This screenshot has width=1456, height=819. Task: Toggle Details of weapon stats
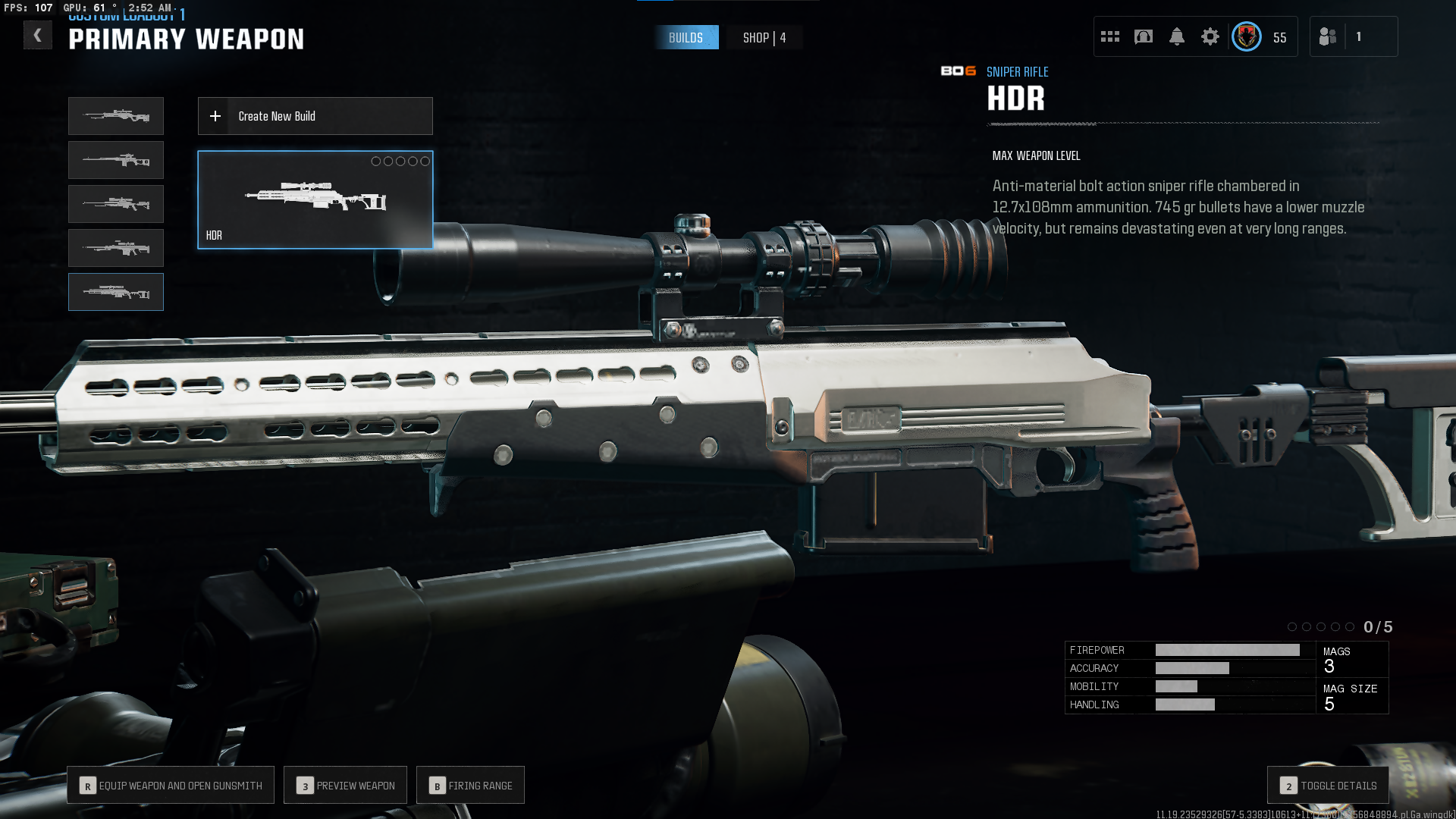(x=1328, y=786)
